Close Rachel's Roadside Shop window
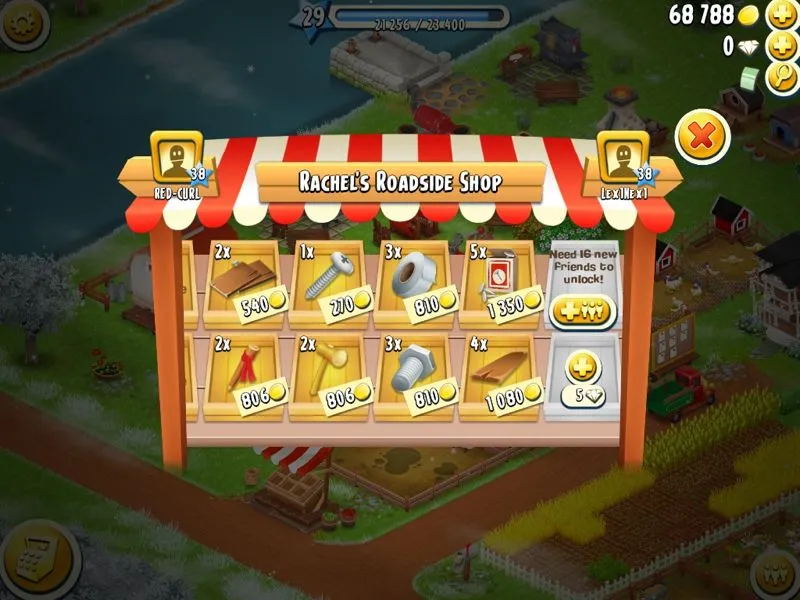Screen dimensions: 800x600 (x=702, y=136)
